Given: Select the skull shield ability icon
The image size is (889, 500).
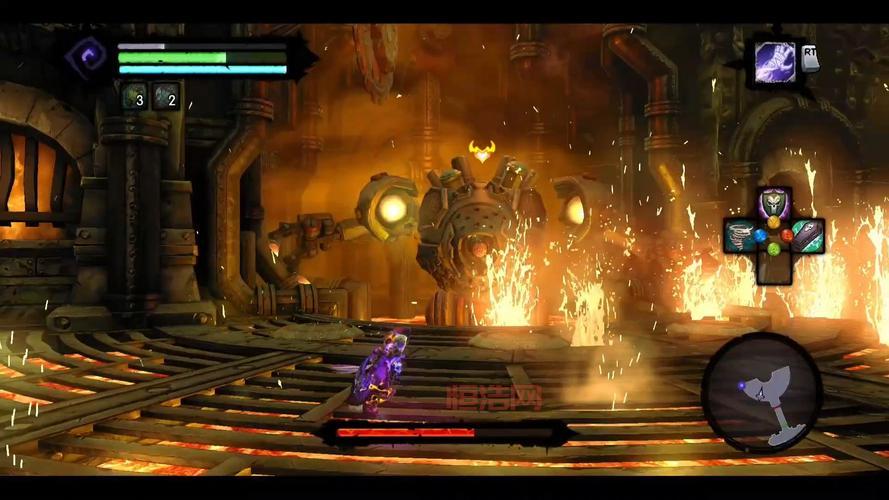Looking at the screenshot, I should tap(774, 204).
